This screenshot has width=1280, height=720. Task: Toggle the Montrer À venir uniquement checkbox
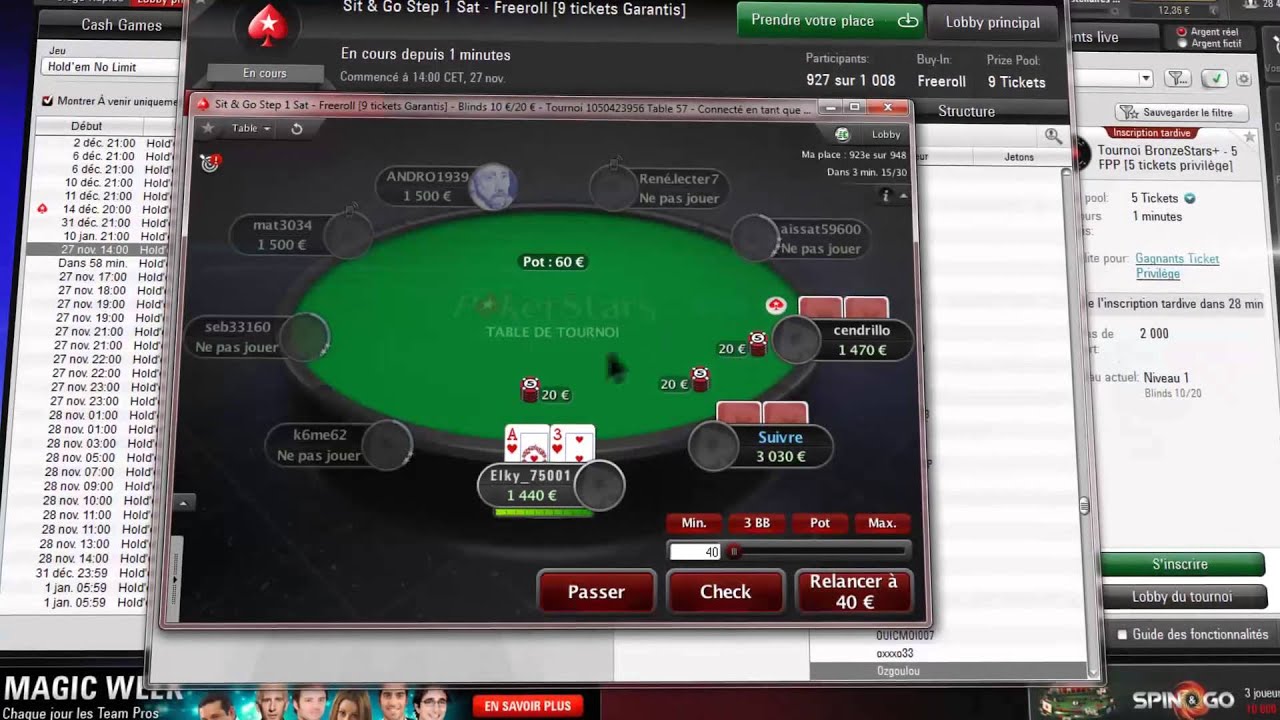pyautogui.click(x=48, y=99)
